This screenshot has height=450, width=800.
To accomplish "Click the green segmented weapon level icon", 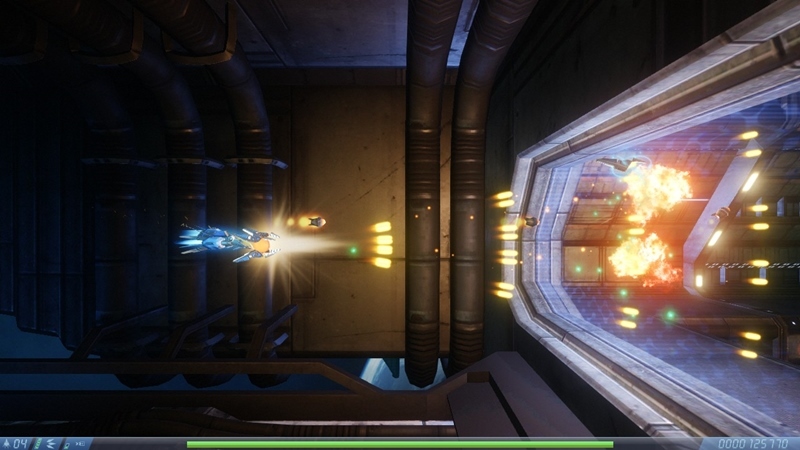I will 39,444.
